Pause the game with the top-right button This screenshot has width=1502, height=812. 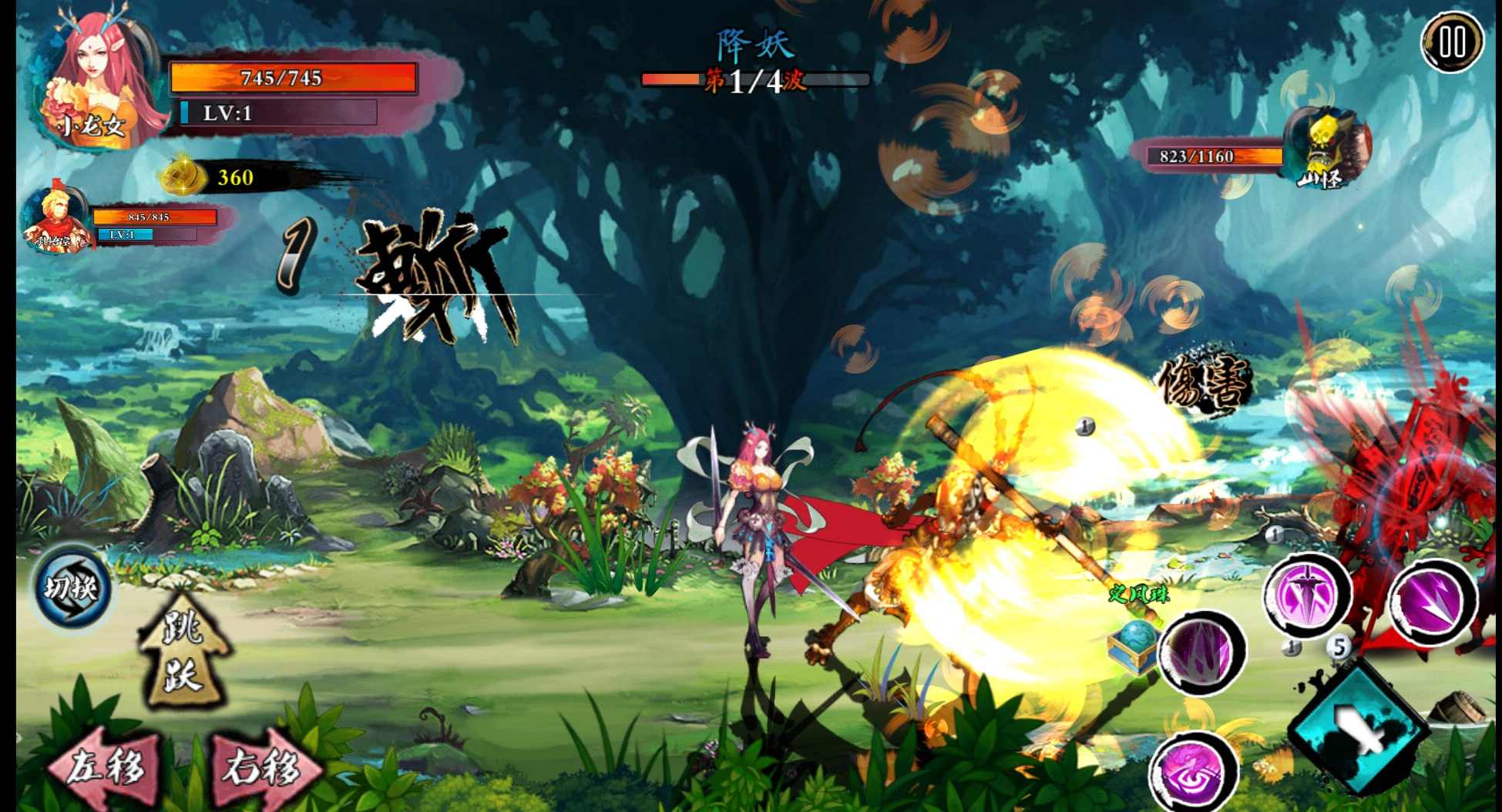coord(1452,42)
